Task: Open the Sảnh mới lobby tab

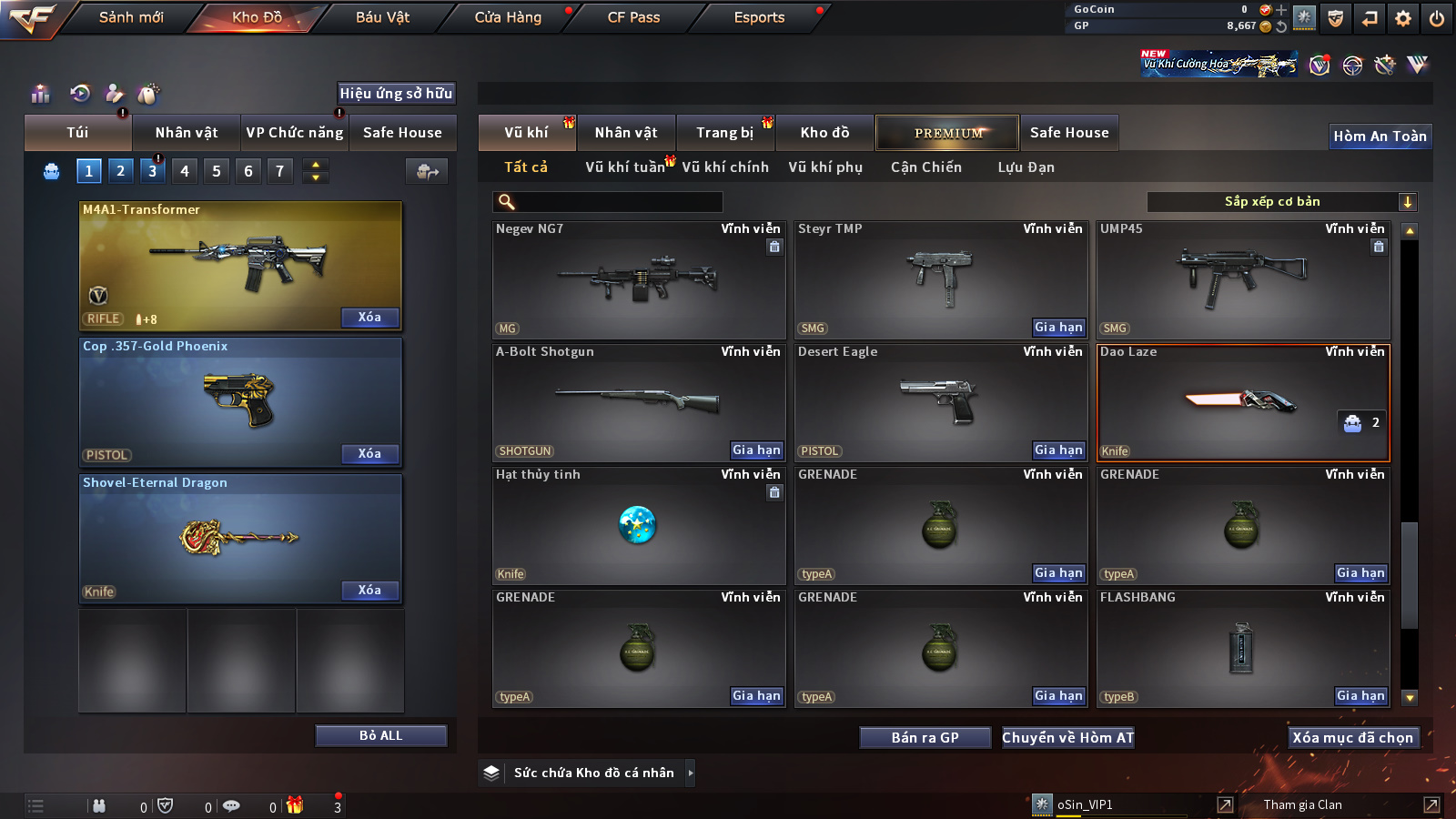Action: 131,17
